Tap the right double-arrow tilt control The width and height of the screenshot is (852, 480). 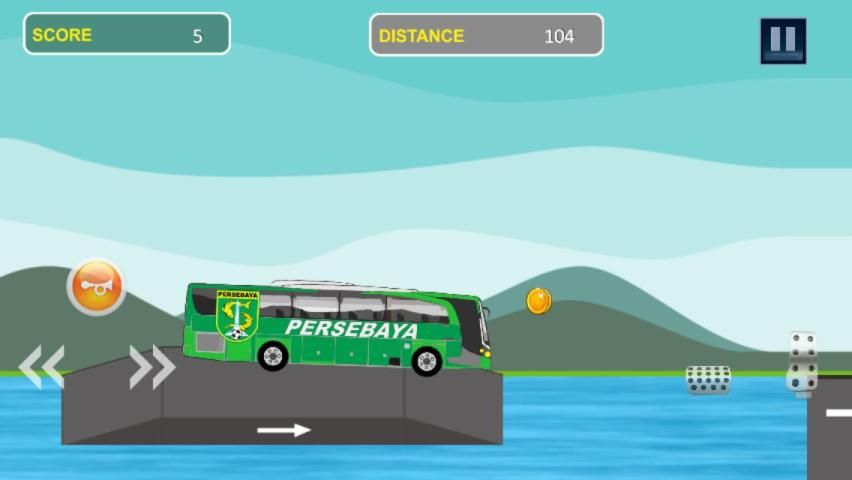[152, 367]
